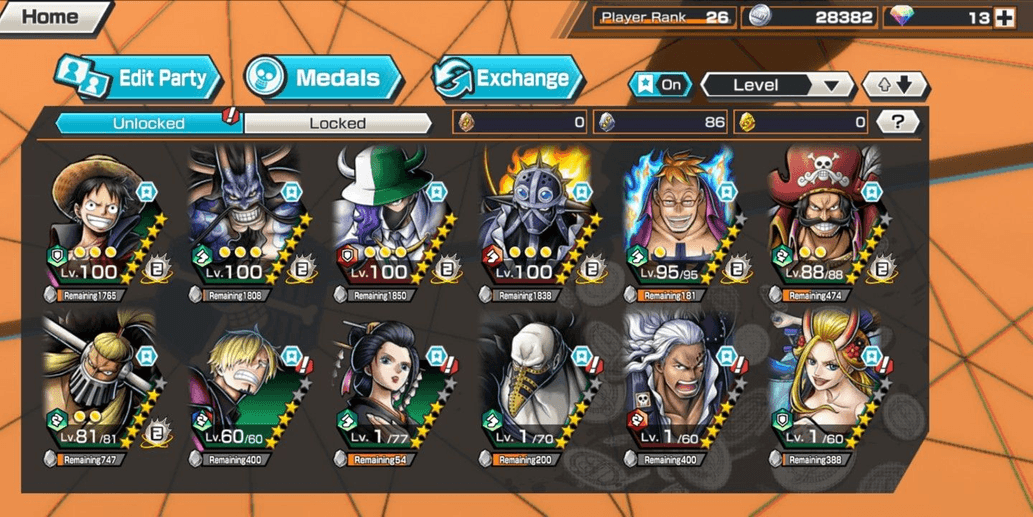Show help with the question mark button

point(897,122)
